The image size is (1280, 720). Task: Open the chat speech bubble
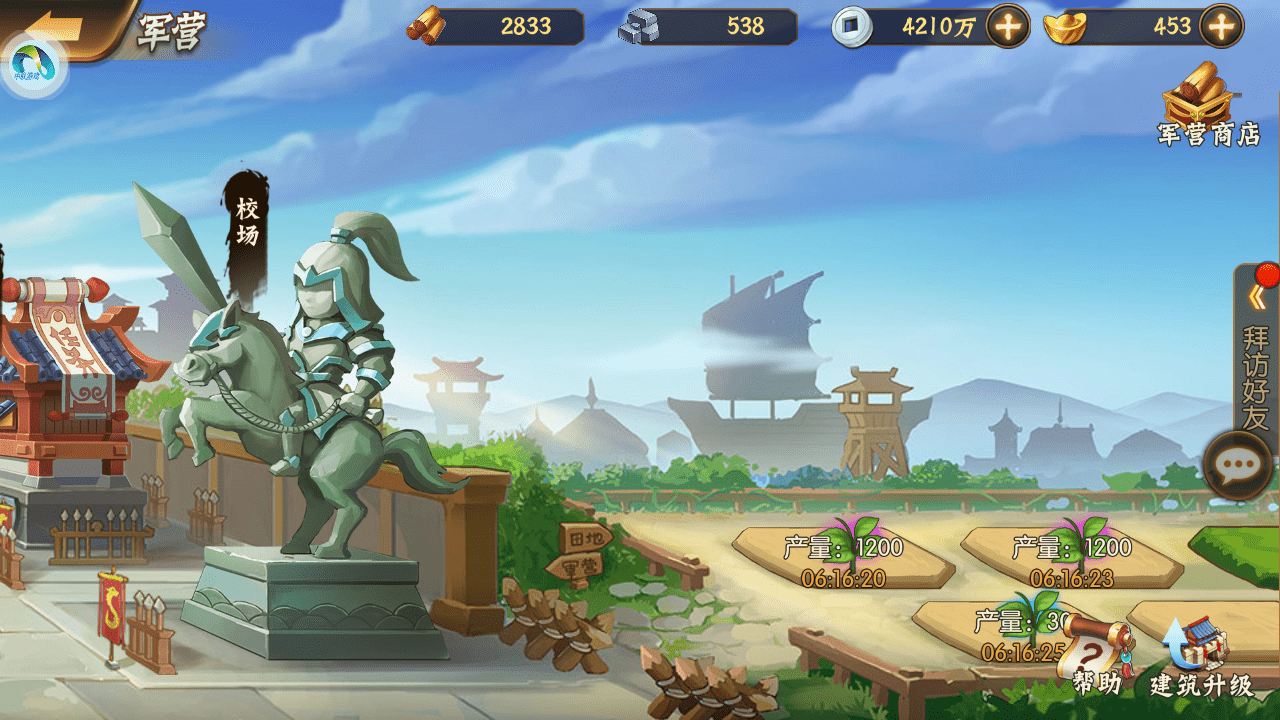tap(1237, 465)
